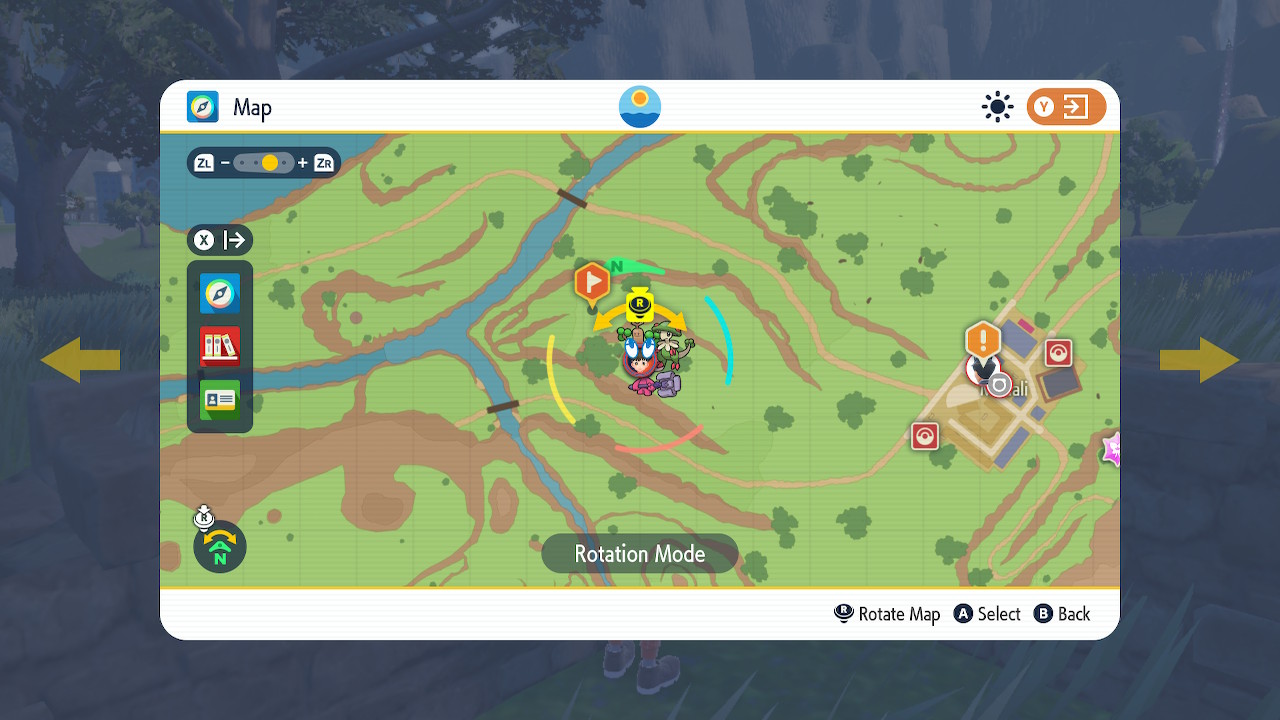The width and height of the screenshot is (1280, 720).
Task: Select the Map compass icon in sidebar
Action: tap(219, 294)
